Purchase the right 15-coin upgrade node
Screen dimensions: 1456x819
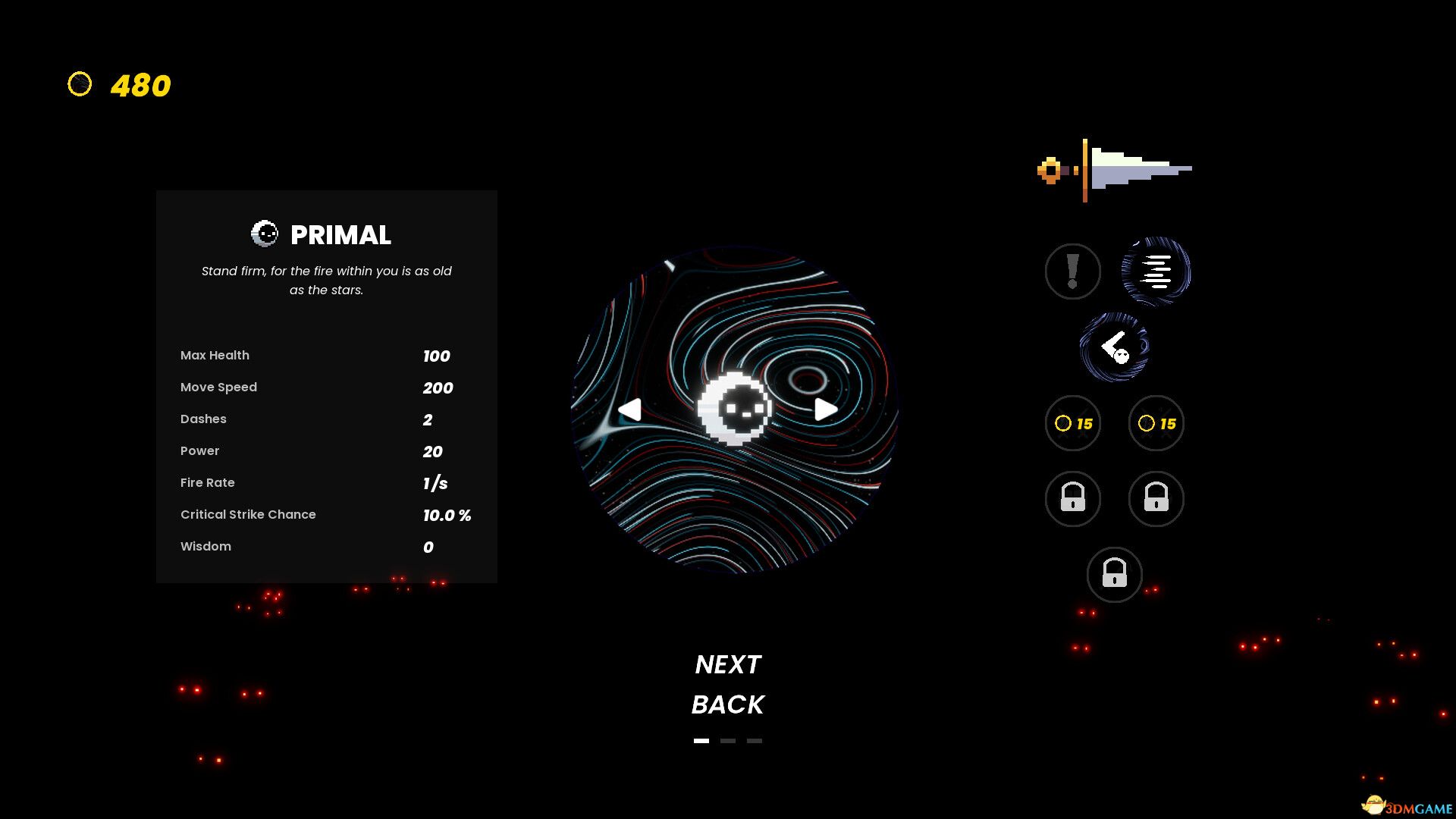pyautogui.click(x=1156, y=424)
